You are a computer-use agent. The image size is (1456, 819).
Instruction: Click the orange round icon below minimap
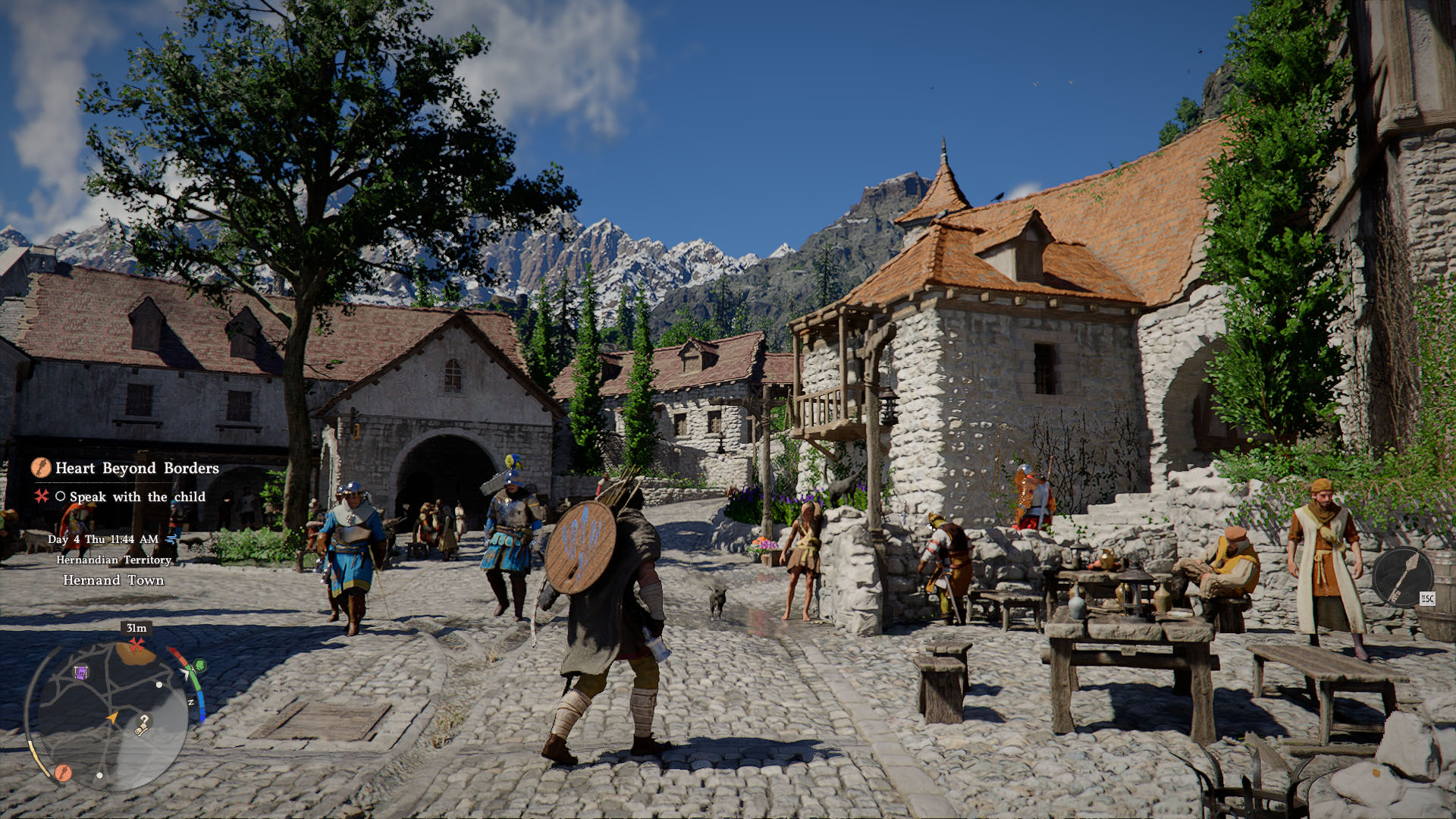[62, 773]
